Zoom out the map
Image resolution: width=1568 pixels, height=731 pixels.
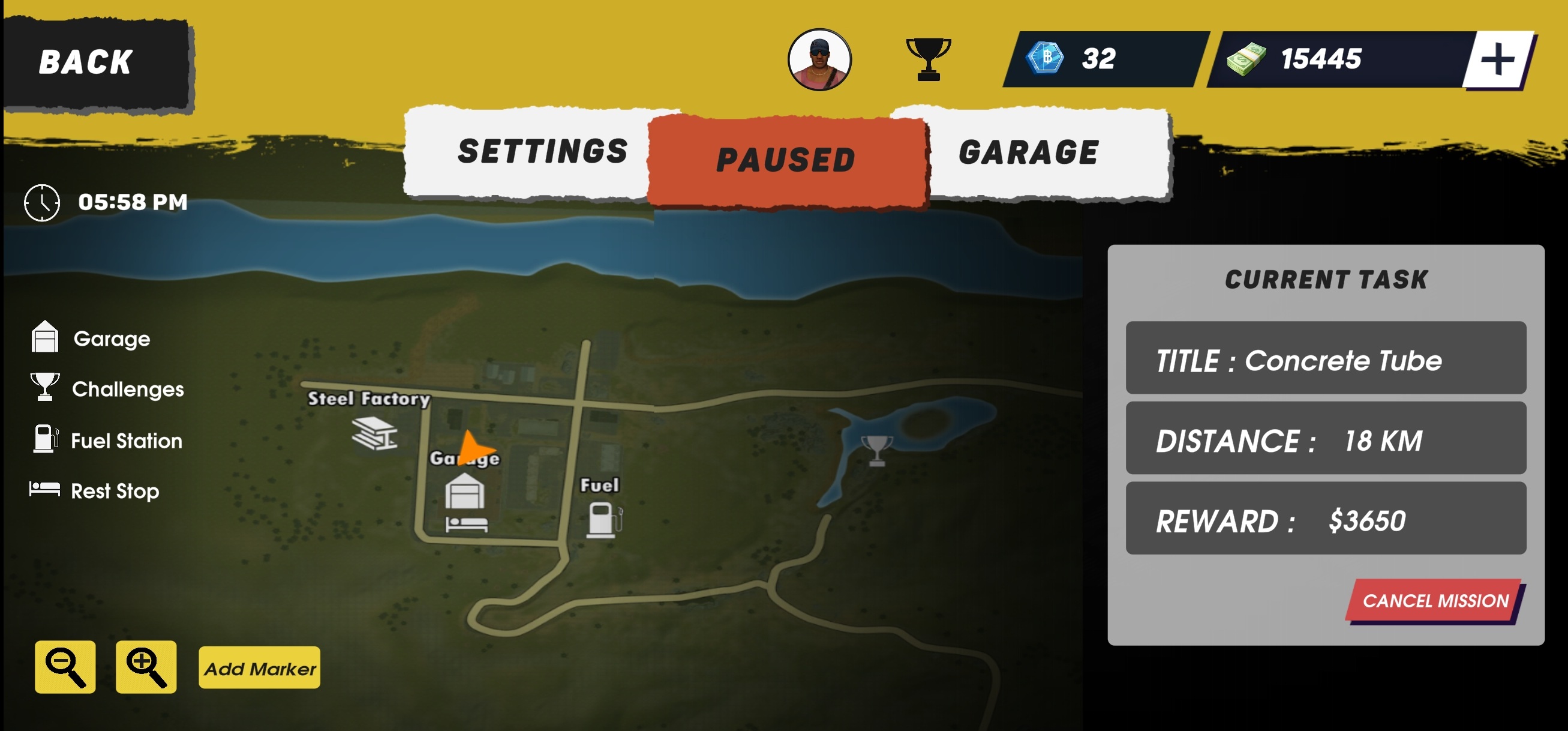point(65,667)
